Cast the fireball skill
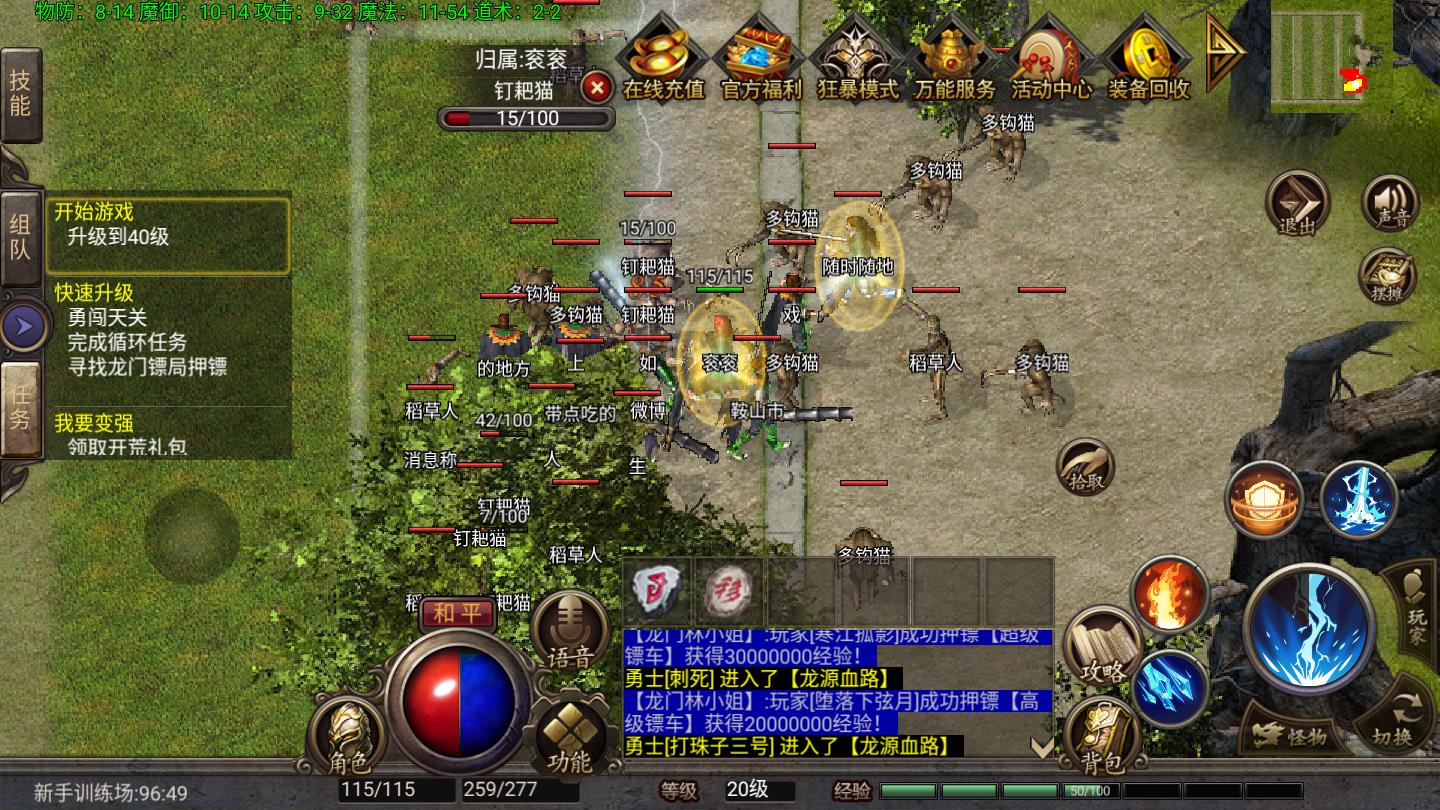 1169,593
